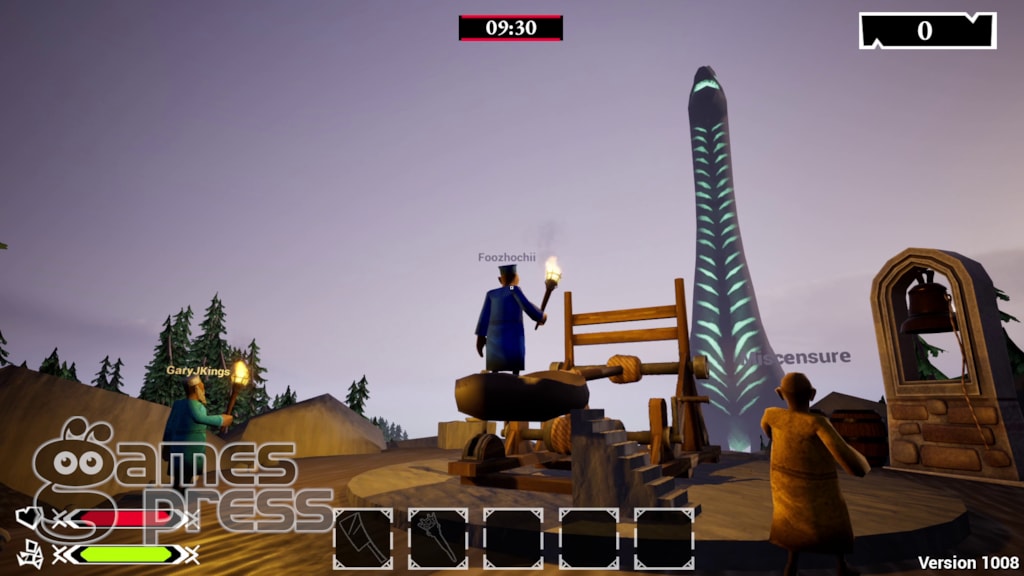Select the cleaver hotbar slot

pyautogui.click(x=363, y=539)
